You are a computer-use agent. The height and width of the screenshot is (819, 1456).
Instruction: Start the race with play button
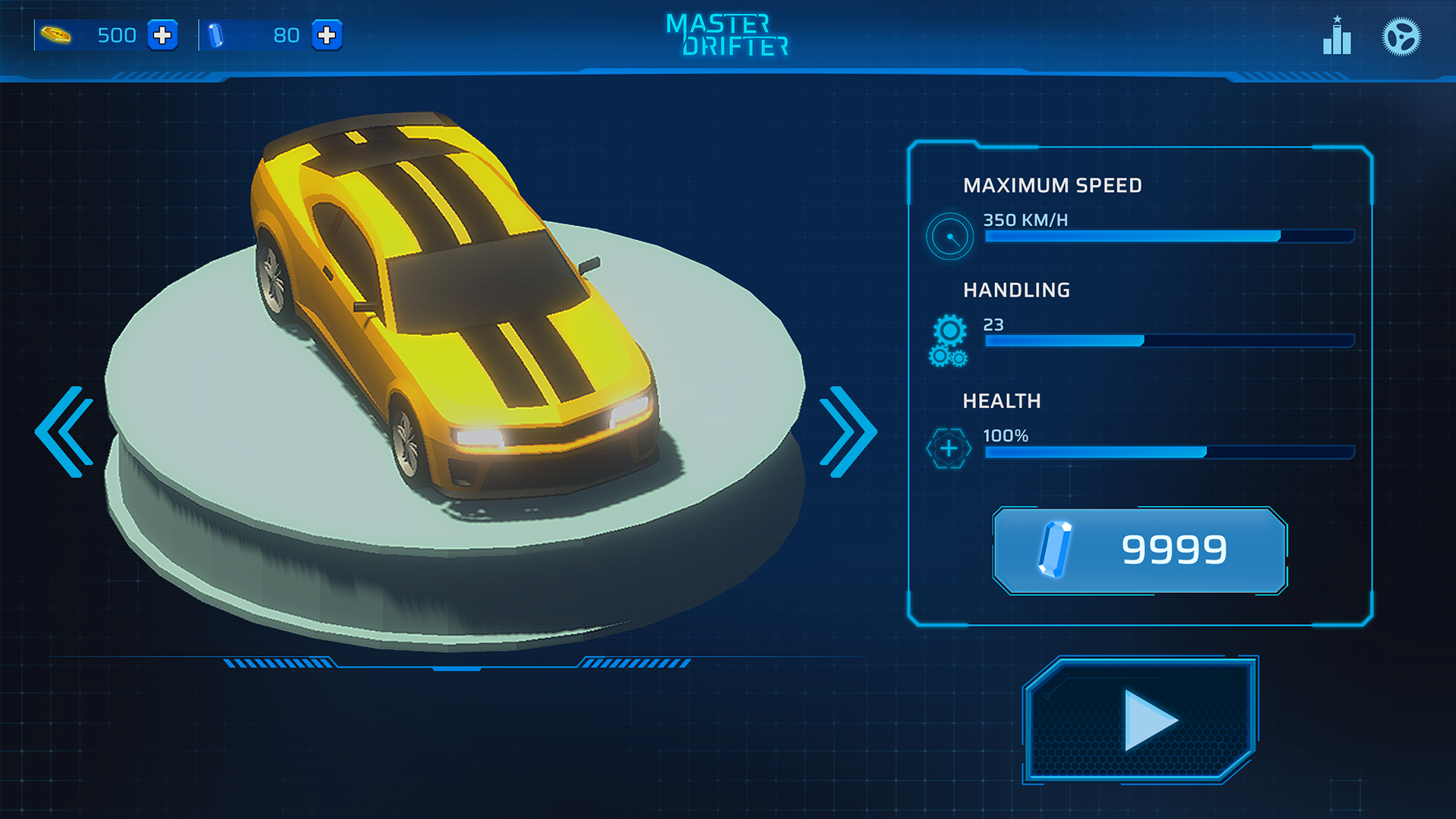click(x=1140, y=720)
